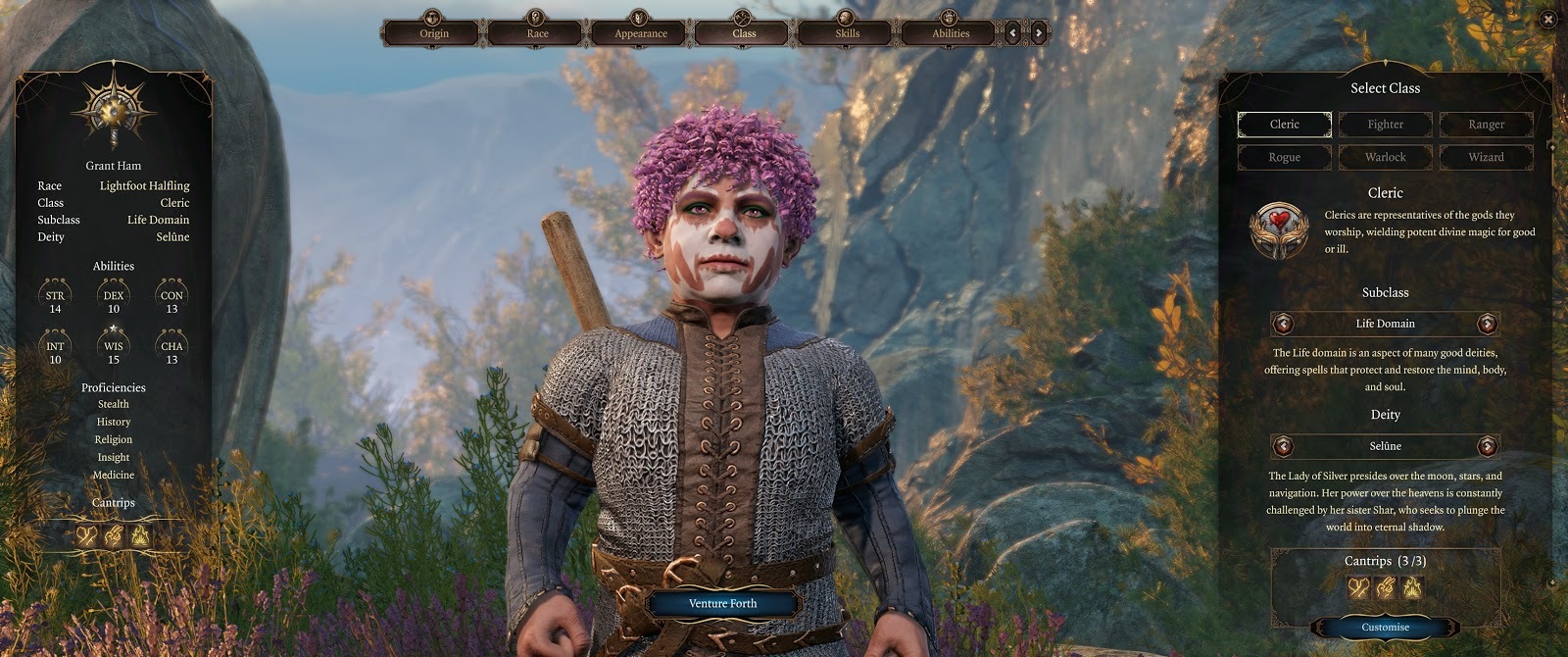1568x657 pixels.
Task: Choose the Fighter class
Action: tap(1385, 125)
